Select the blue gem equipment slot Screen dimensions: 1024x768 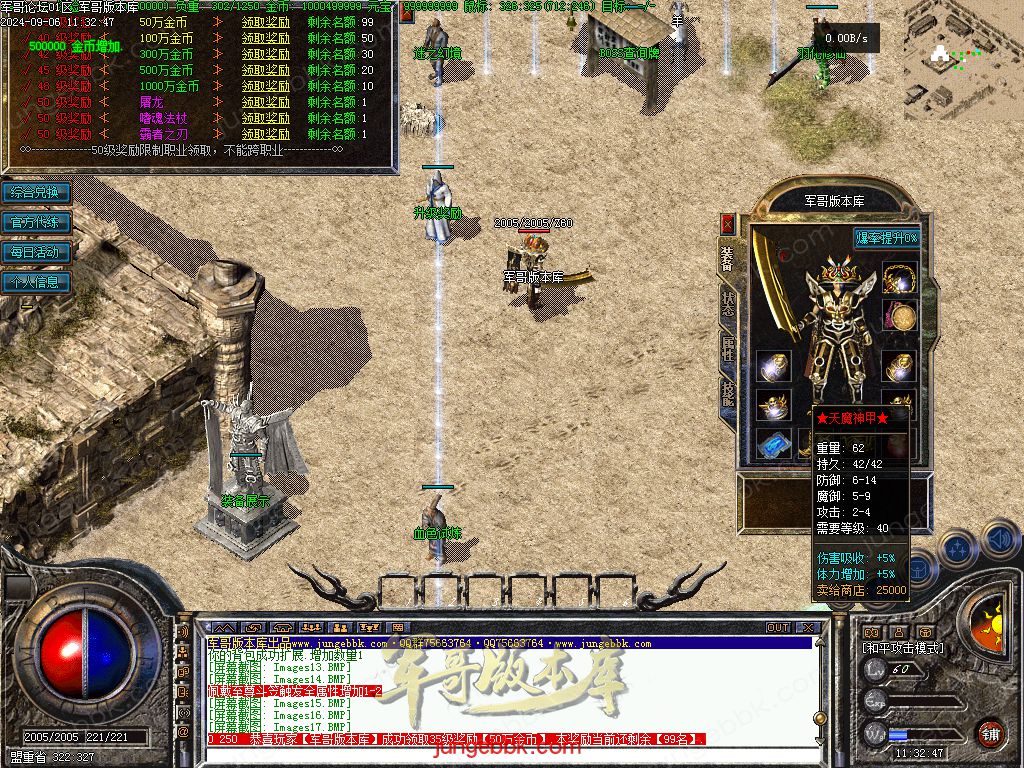tap(772, 443)
